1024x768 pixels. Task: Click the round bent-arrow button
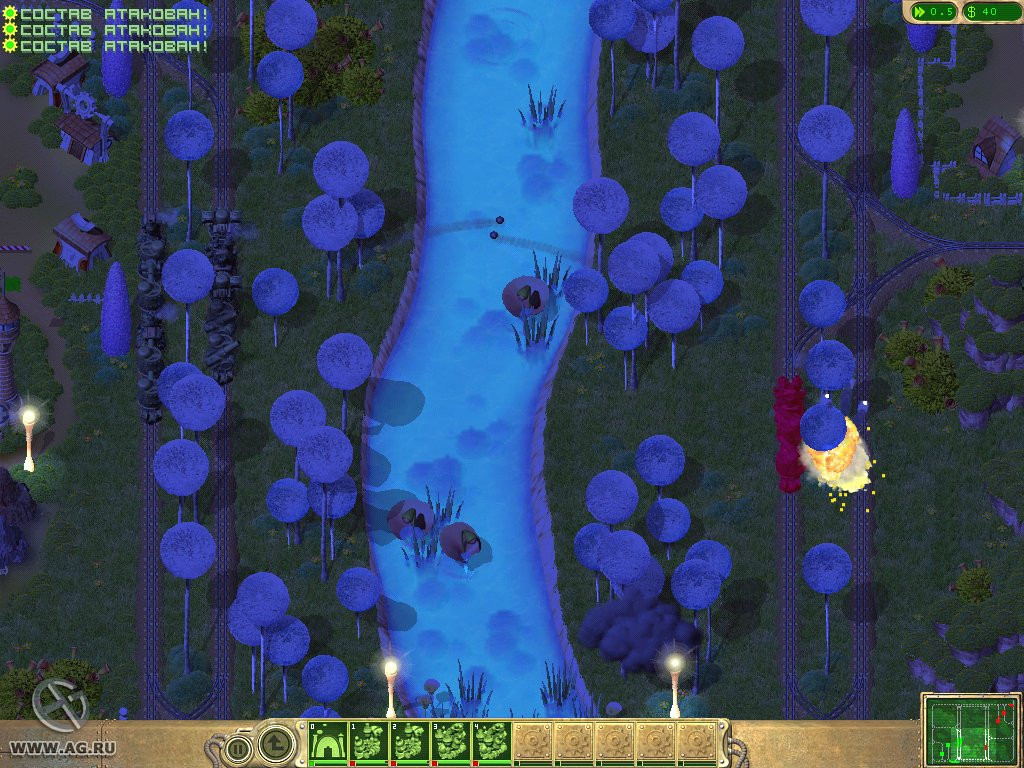pos(277,743)
